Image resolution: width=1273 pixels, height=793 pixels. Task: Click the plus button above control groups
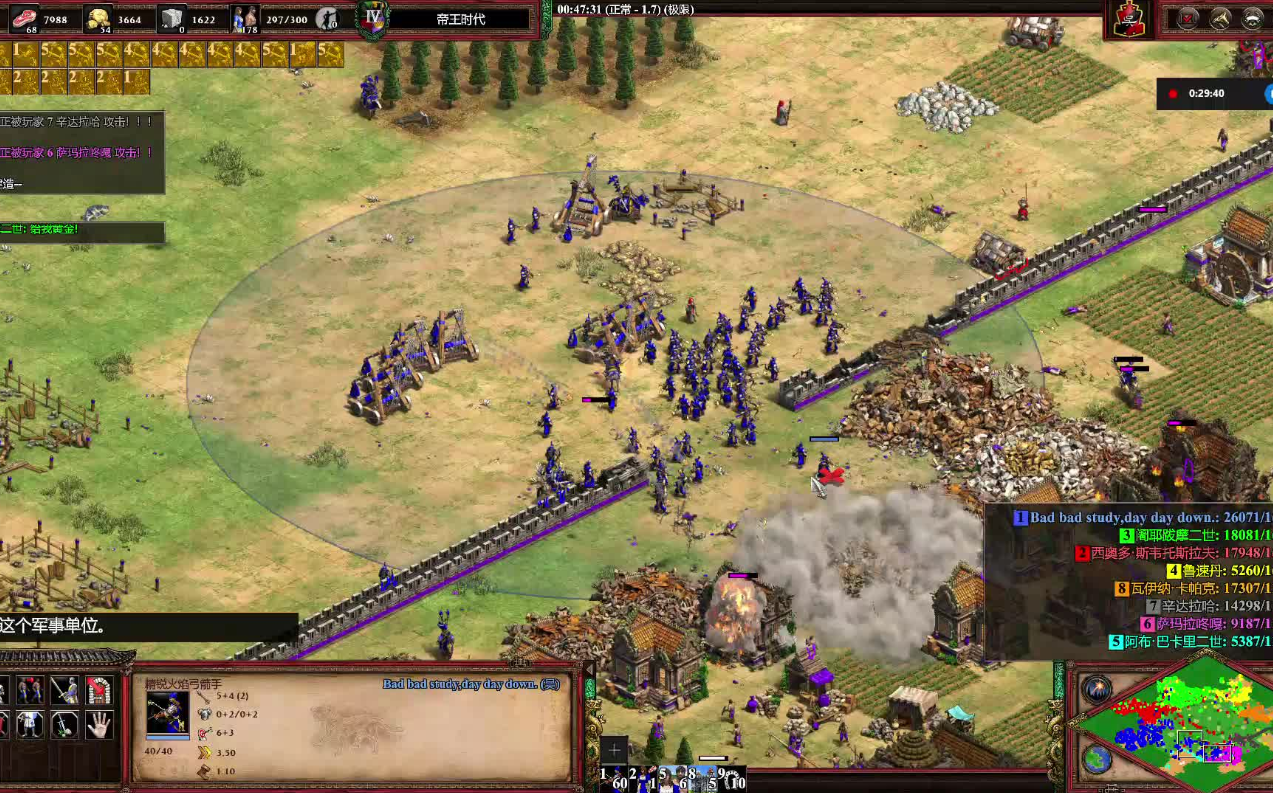[614, 750]
